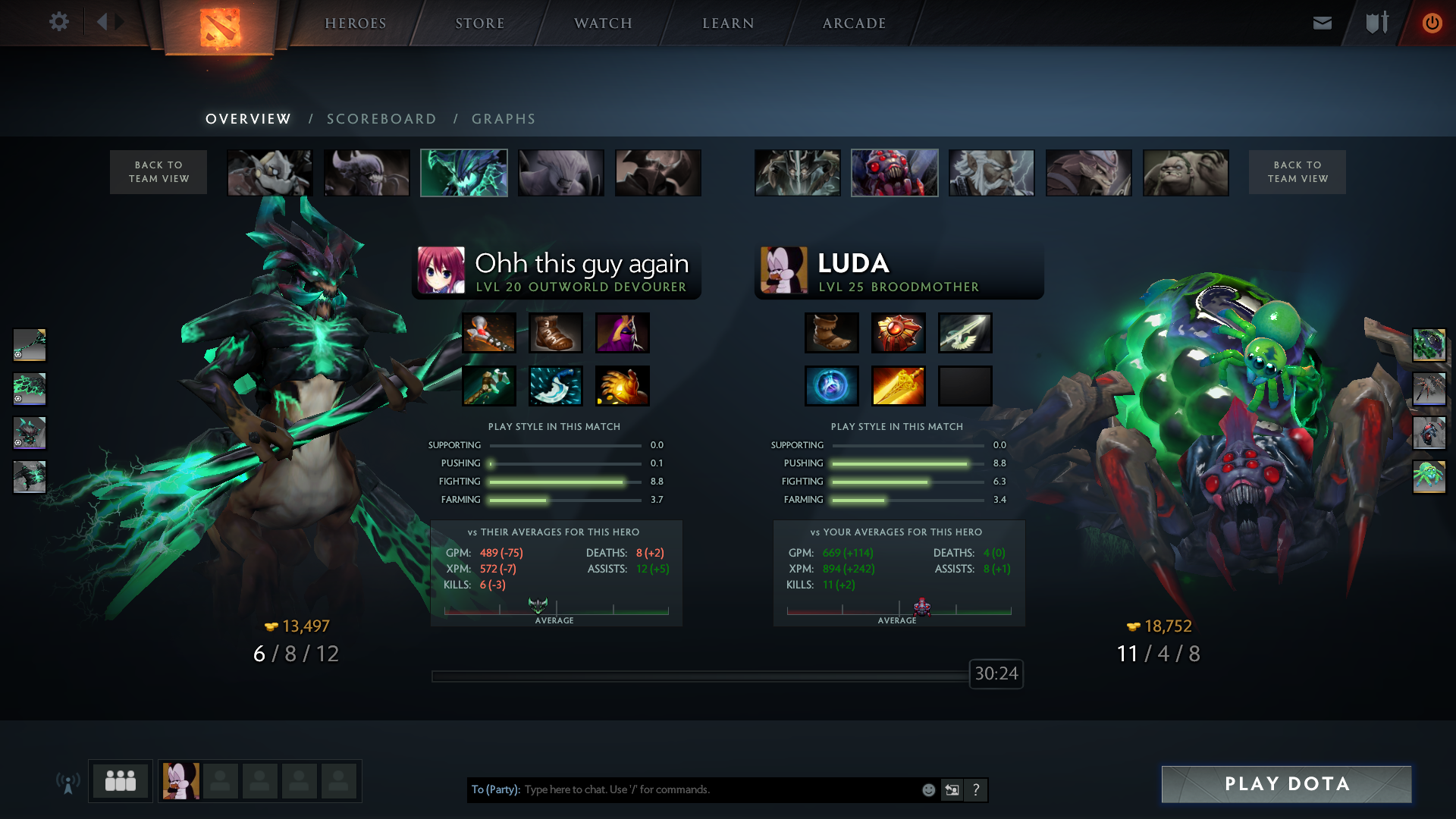
Task: Click the red power quit button
Action: (x=1432, y=23)
